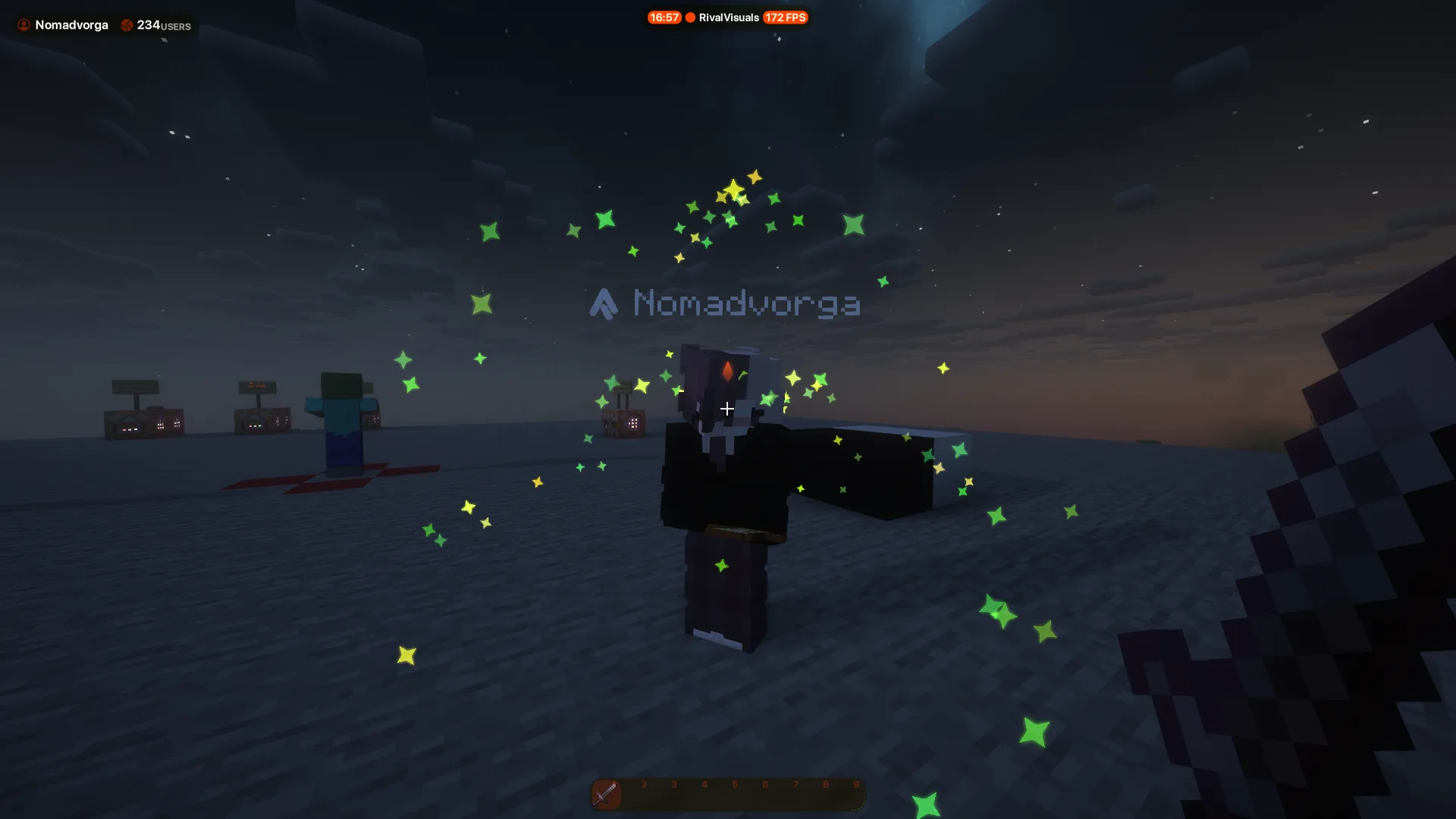Open hotbar slot 2
Image resolution: width=1456 pixels, height=819 pixels.
coord(643,794)
